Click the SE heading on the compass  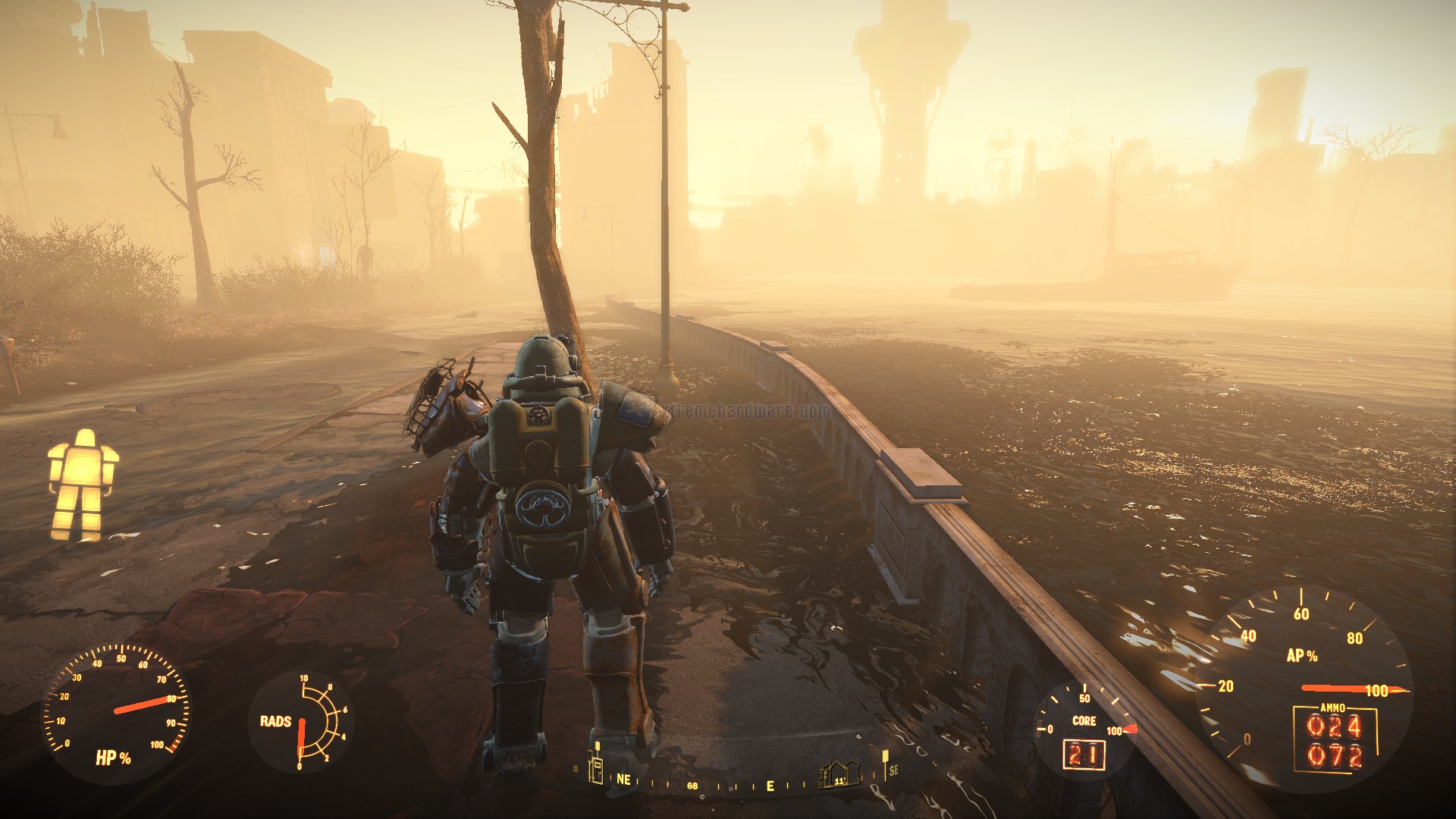pos(893,770)
